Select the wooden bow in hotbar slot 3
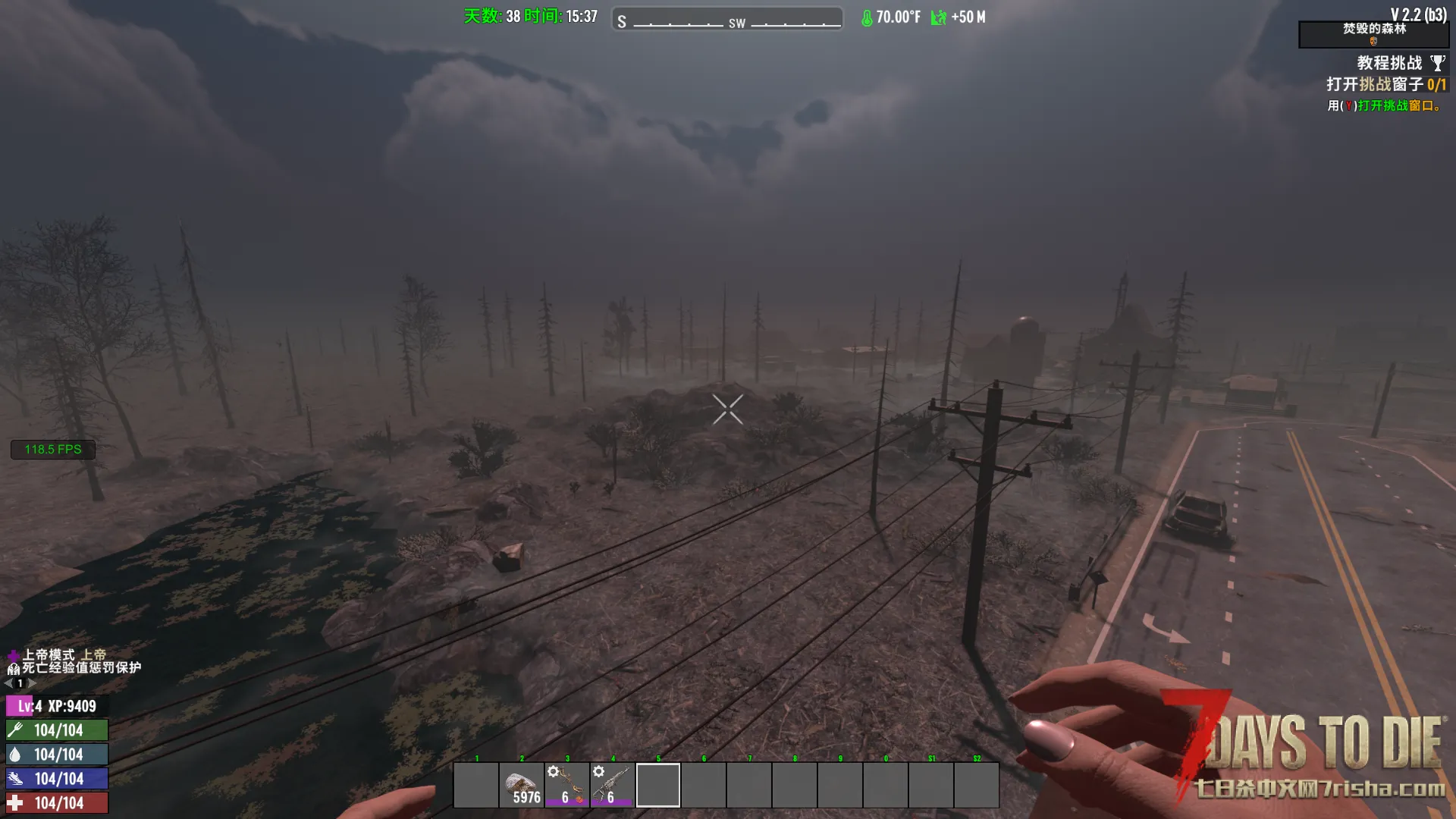The height and width of the screenshot is (819, 1456). [567, 785]
